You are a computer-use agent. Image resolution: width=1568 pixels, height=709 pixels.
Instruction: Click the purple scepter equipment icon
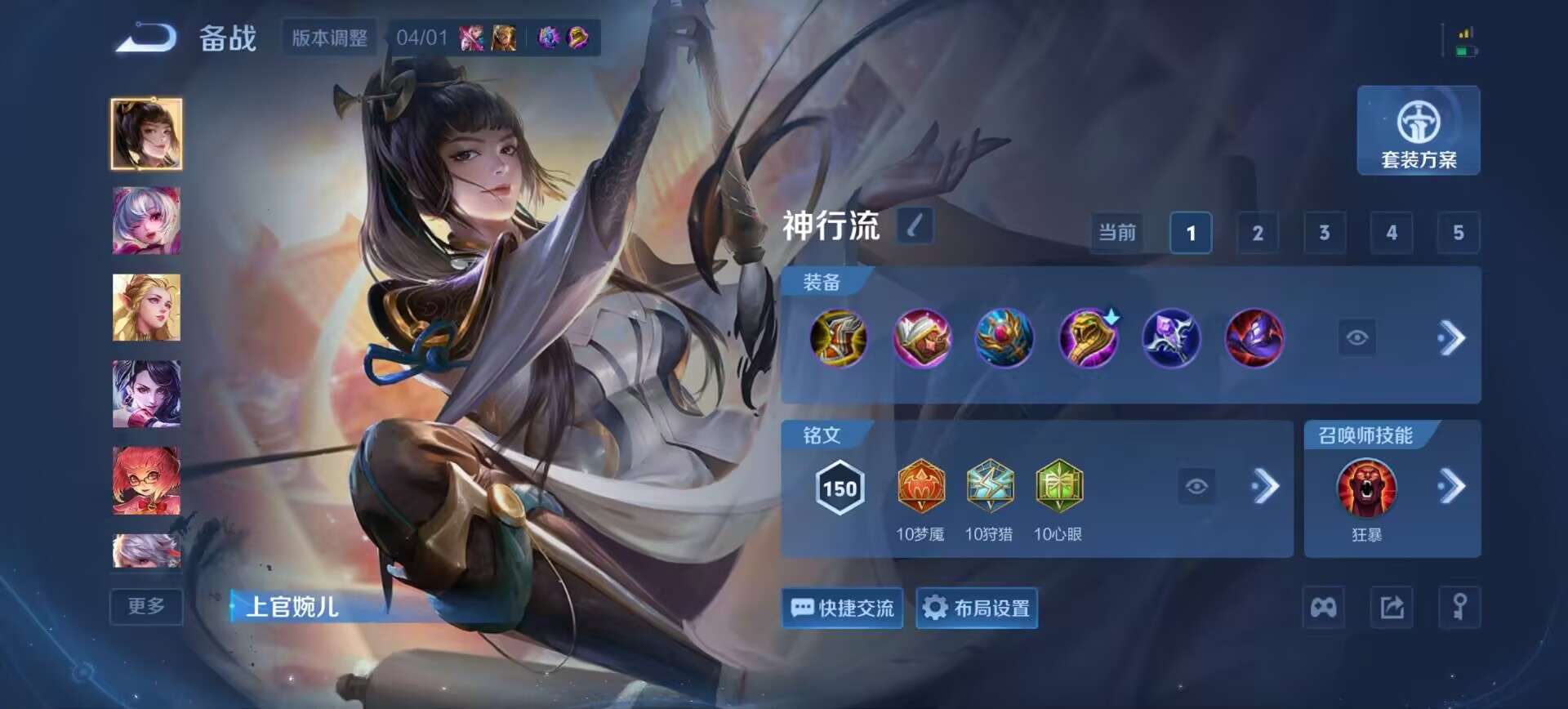pyautogui.click(x=1172, y=338)
